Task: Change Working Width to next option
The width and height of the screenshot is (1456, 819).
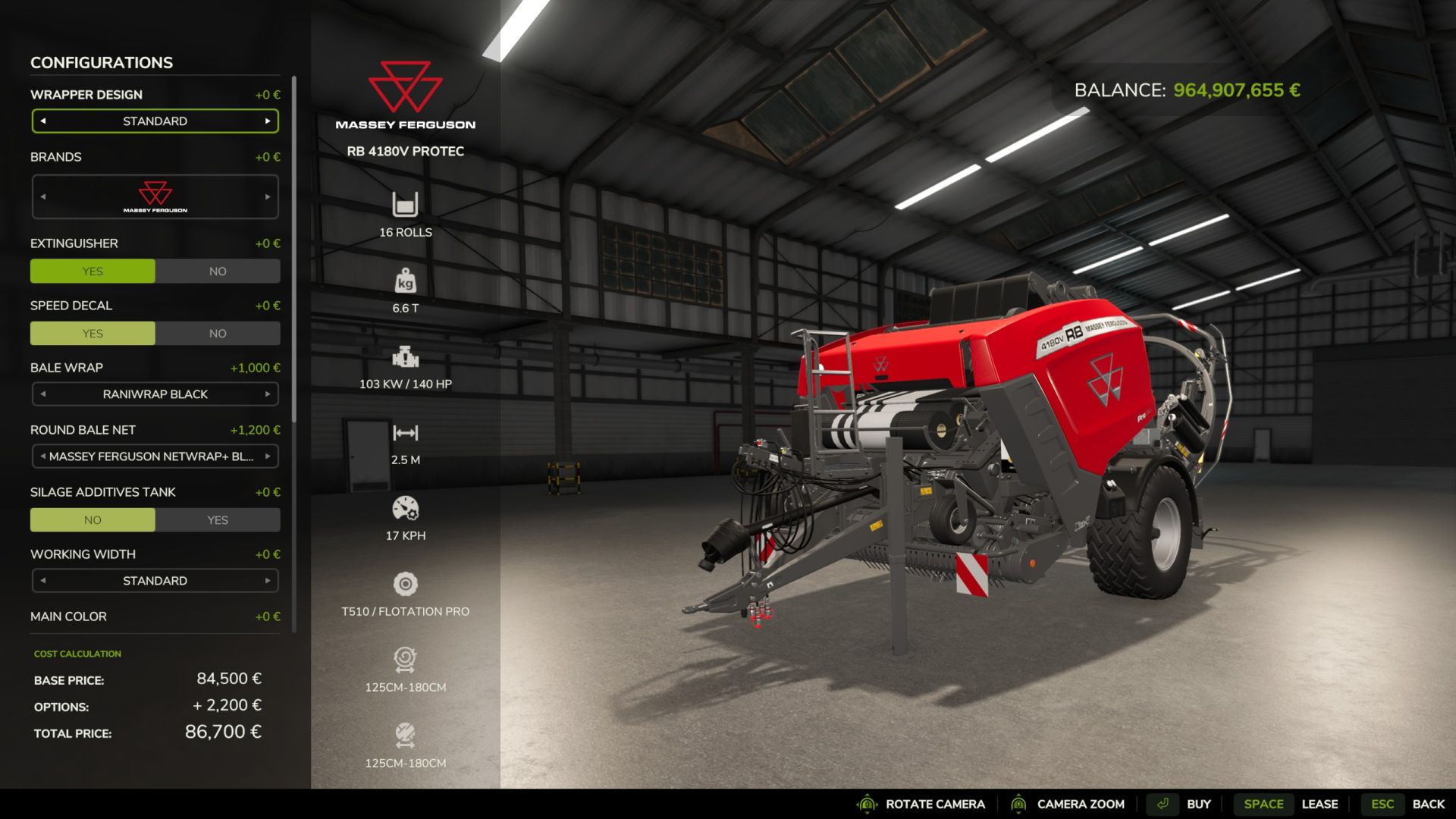Action: pyautogui.click(x=268, y=581)
